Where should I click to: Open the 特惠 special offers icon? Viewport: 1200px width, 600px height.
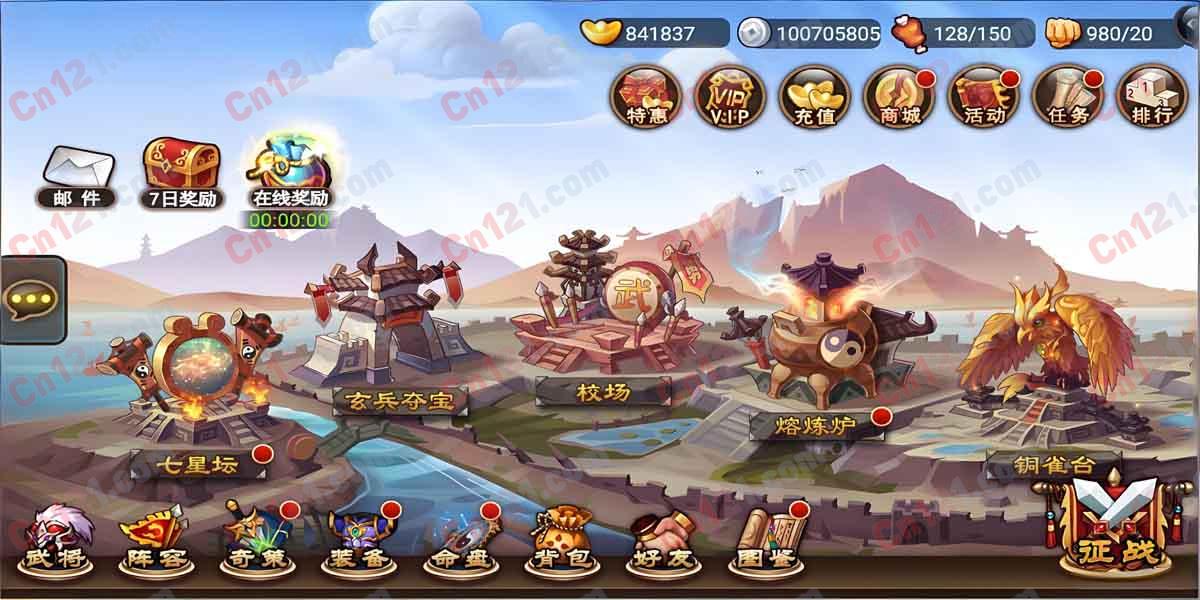646,97
